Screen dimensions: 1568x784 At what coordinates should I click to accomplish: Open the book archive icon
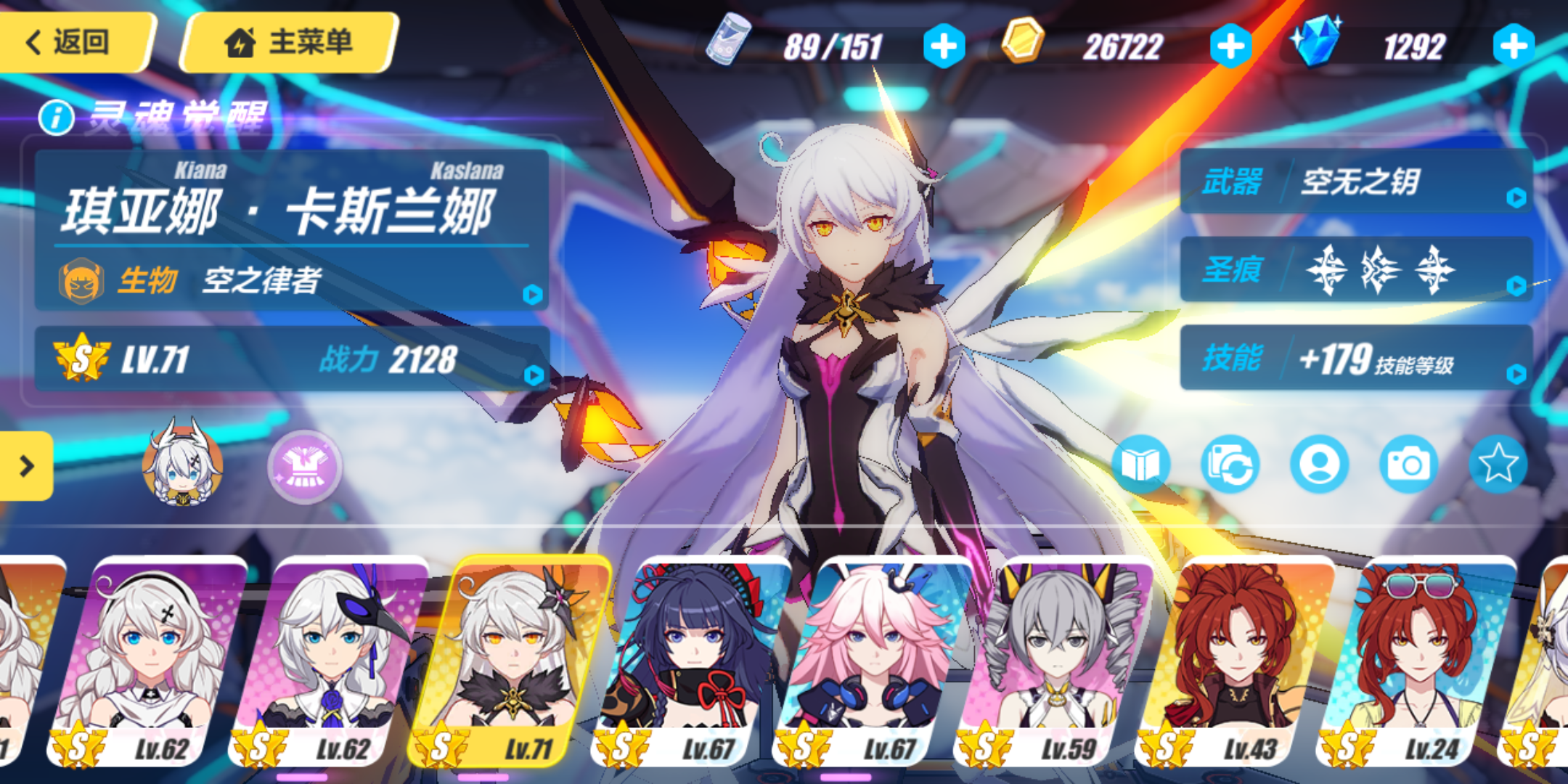[x=1140, y=465]
